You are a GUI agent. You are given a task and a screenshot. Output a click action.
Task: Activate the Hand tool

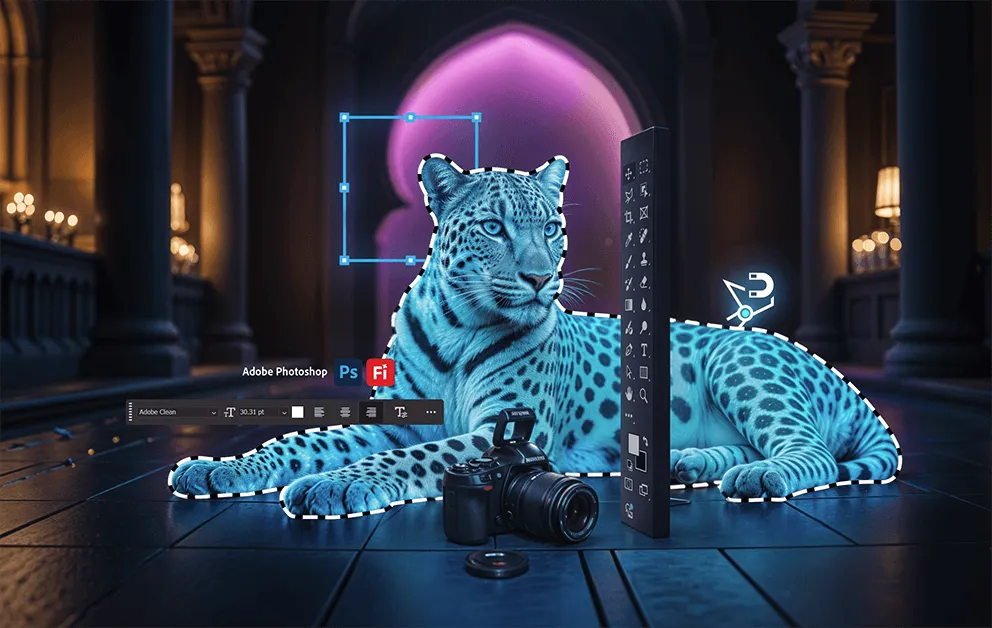(629, 395)
